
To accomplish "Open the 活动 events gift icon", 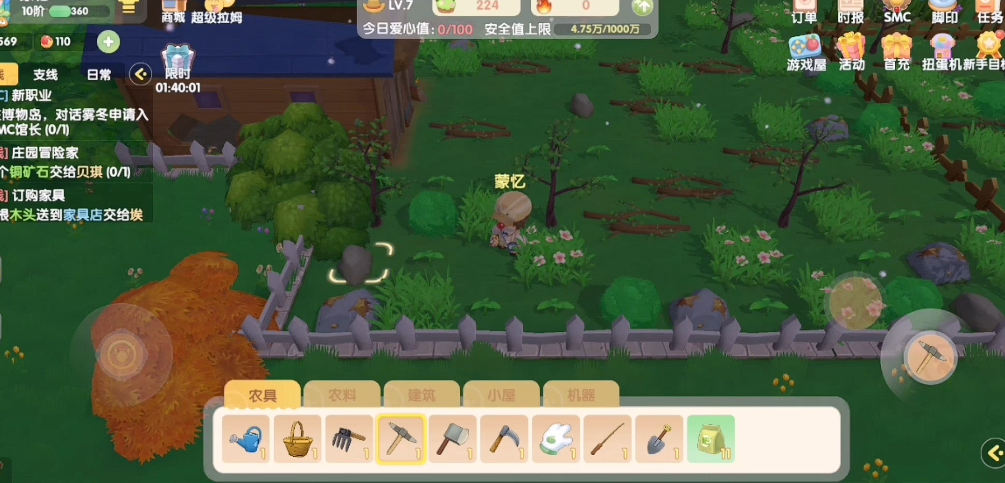I will pyautogui.click(x=851, y=52).
